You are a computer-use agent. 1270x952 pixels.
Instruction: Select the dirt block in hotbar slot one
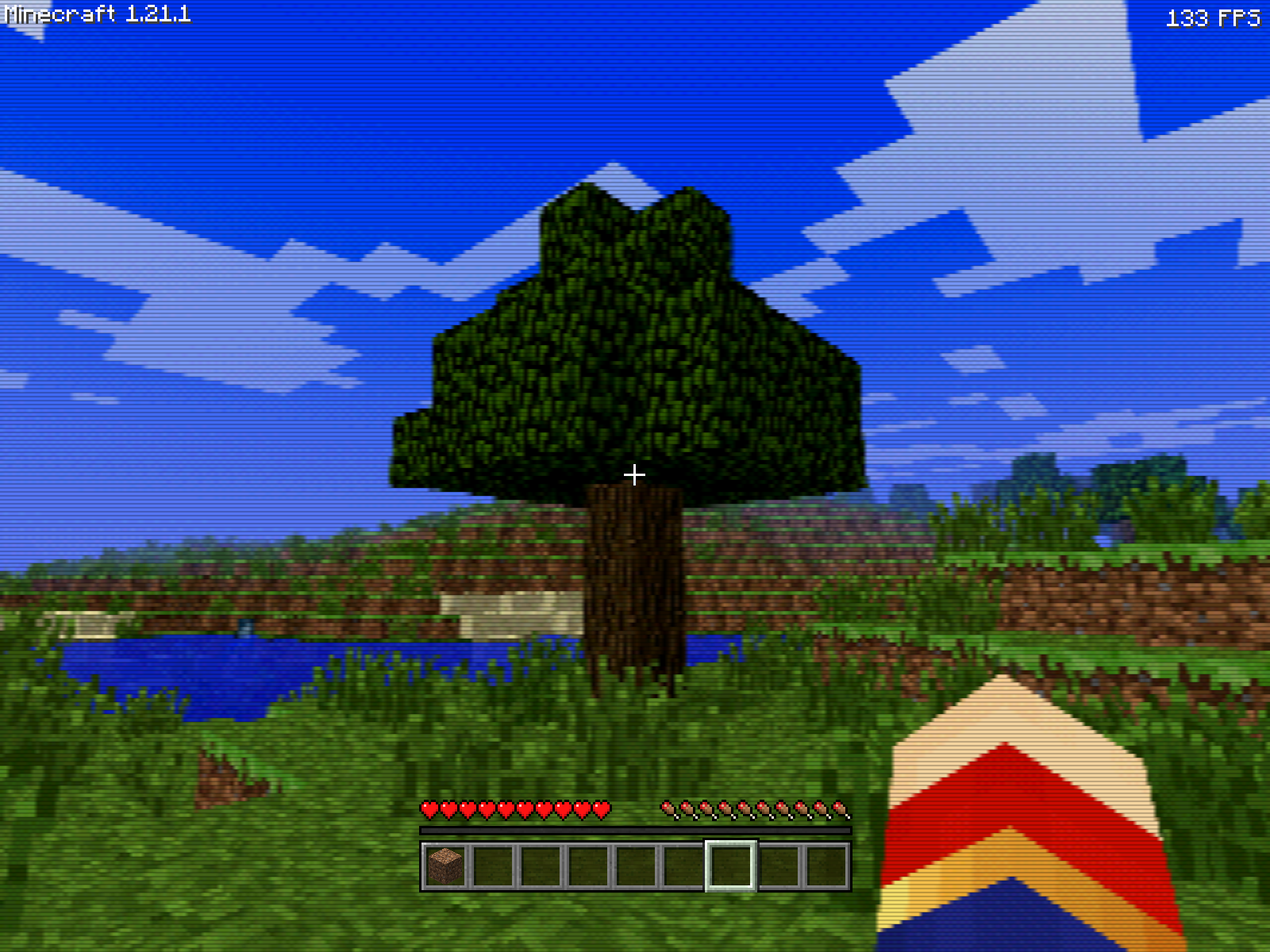[x=446, y=869]
